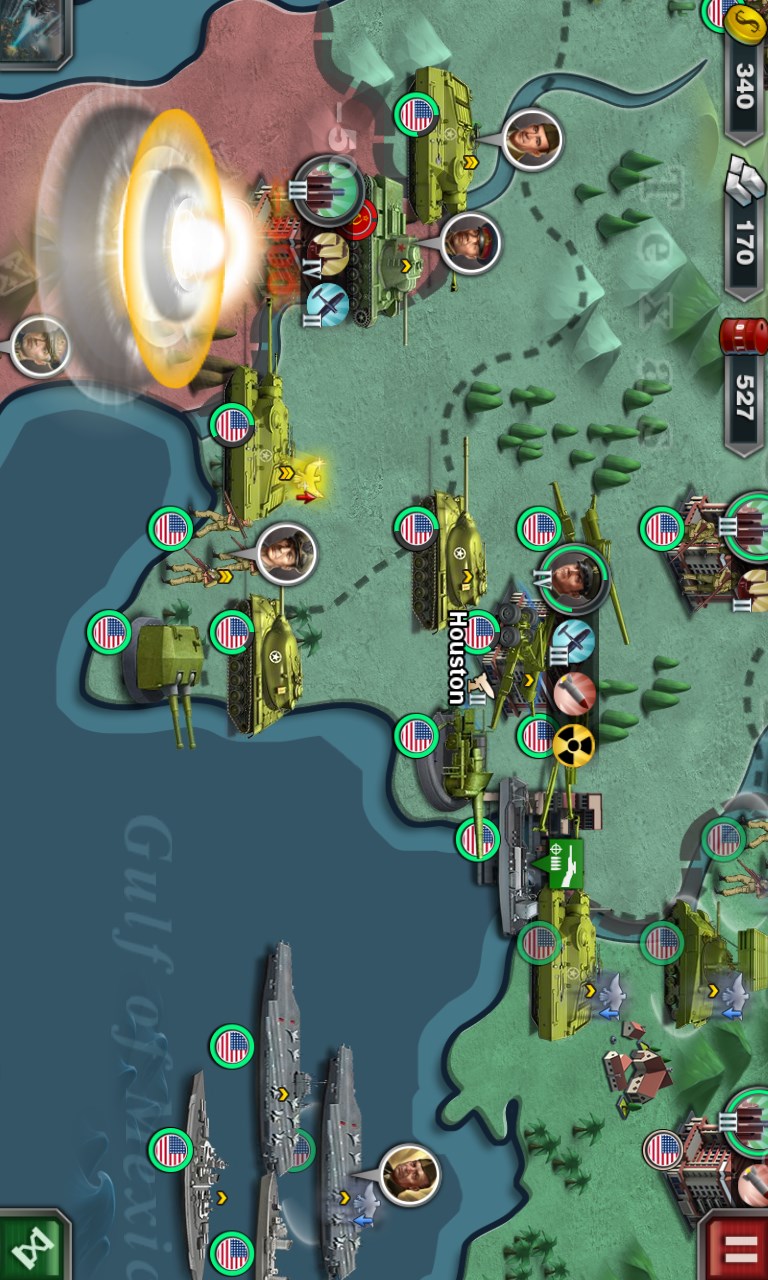The width and height of the screenshot is (768, 1280).
Task: Open the corner thumbnail panel with city image
Action: click(34, 30)
